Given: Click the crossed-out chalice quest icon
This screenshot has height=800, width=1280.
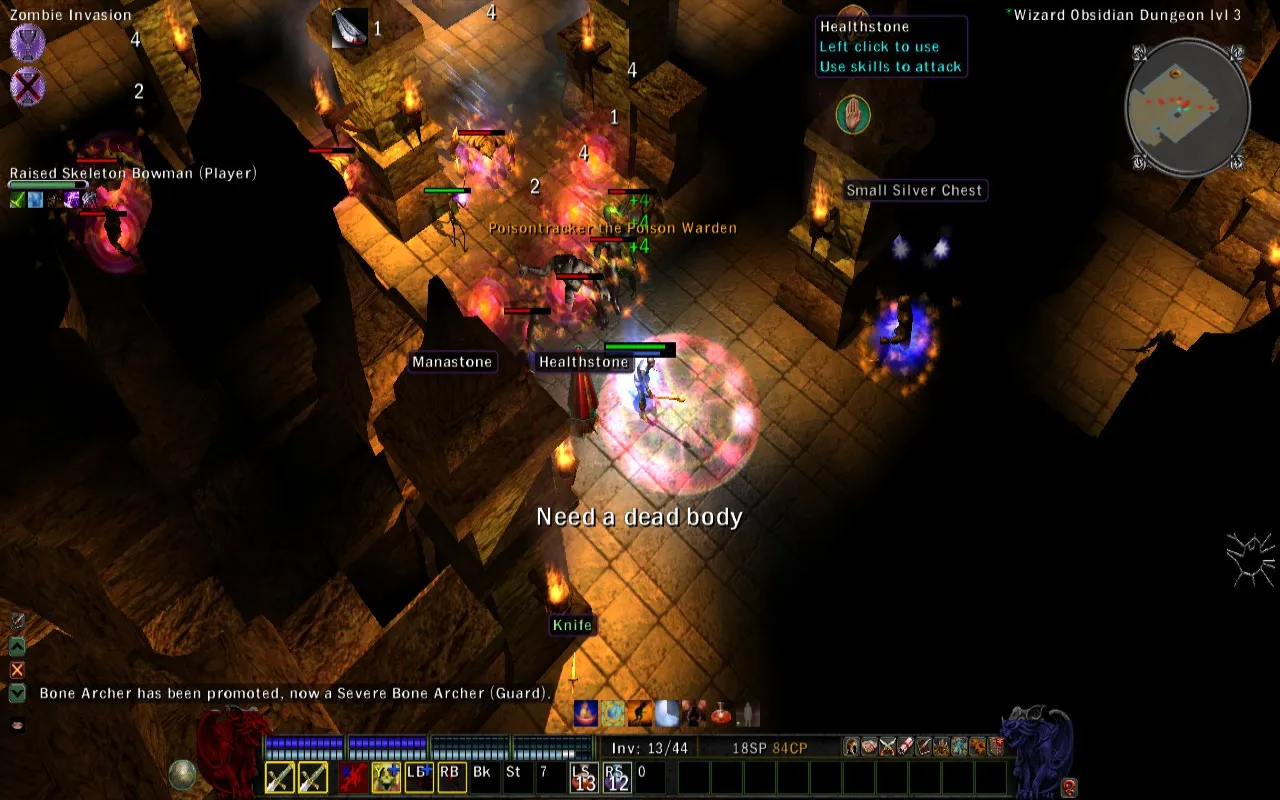Looking at the screenshot, I should point(27,87).
